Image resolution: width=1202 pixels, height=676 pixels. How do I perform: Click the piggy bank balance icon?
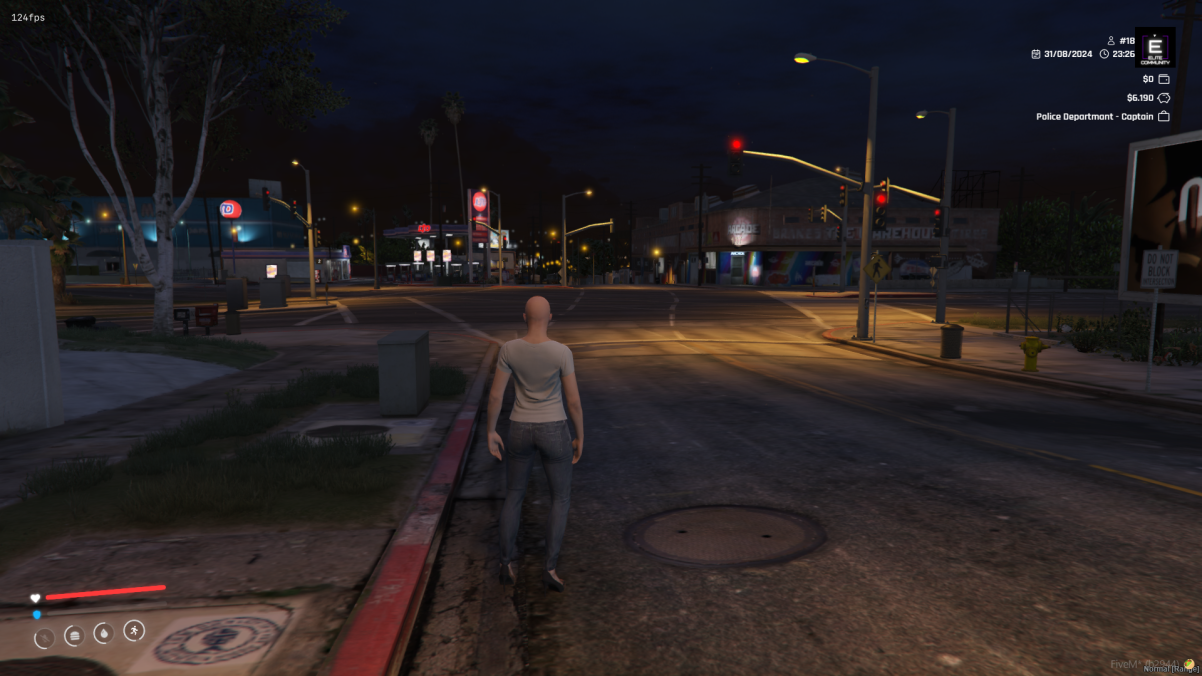coord(1164,98)
